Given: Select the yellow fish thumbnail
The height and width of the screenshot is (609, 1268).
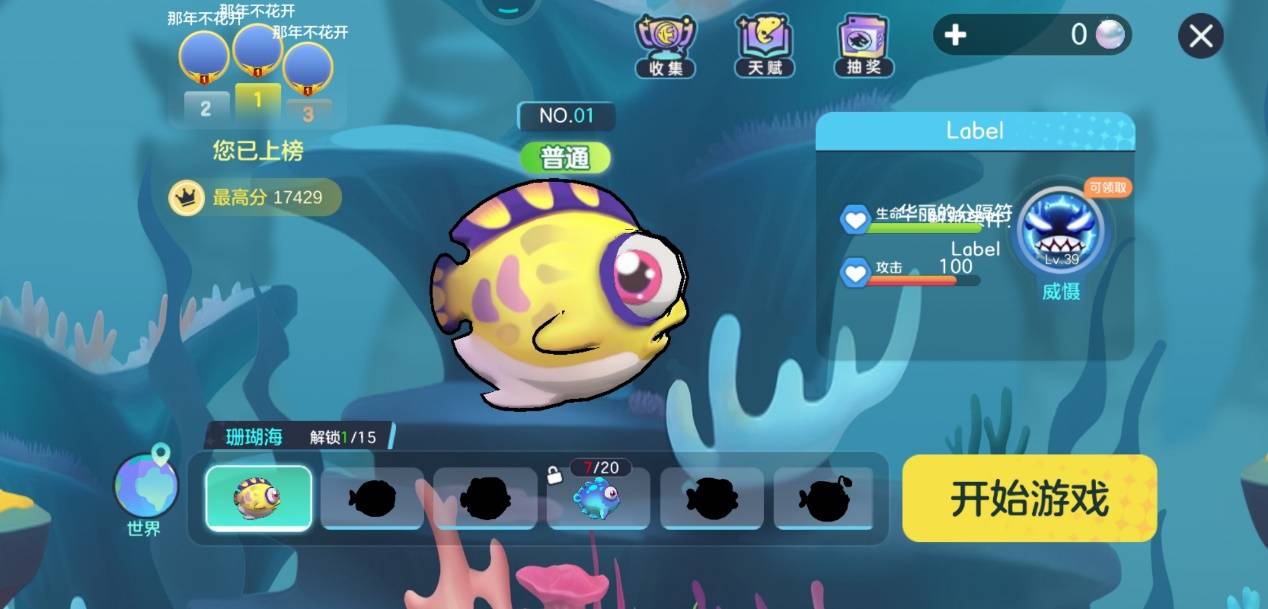Looking at the screenshot, I should [258, 497].
